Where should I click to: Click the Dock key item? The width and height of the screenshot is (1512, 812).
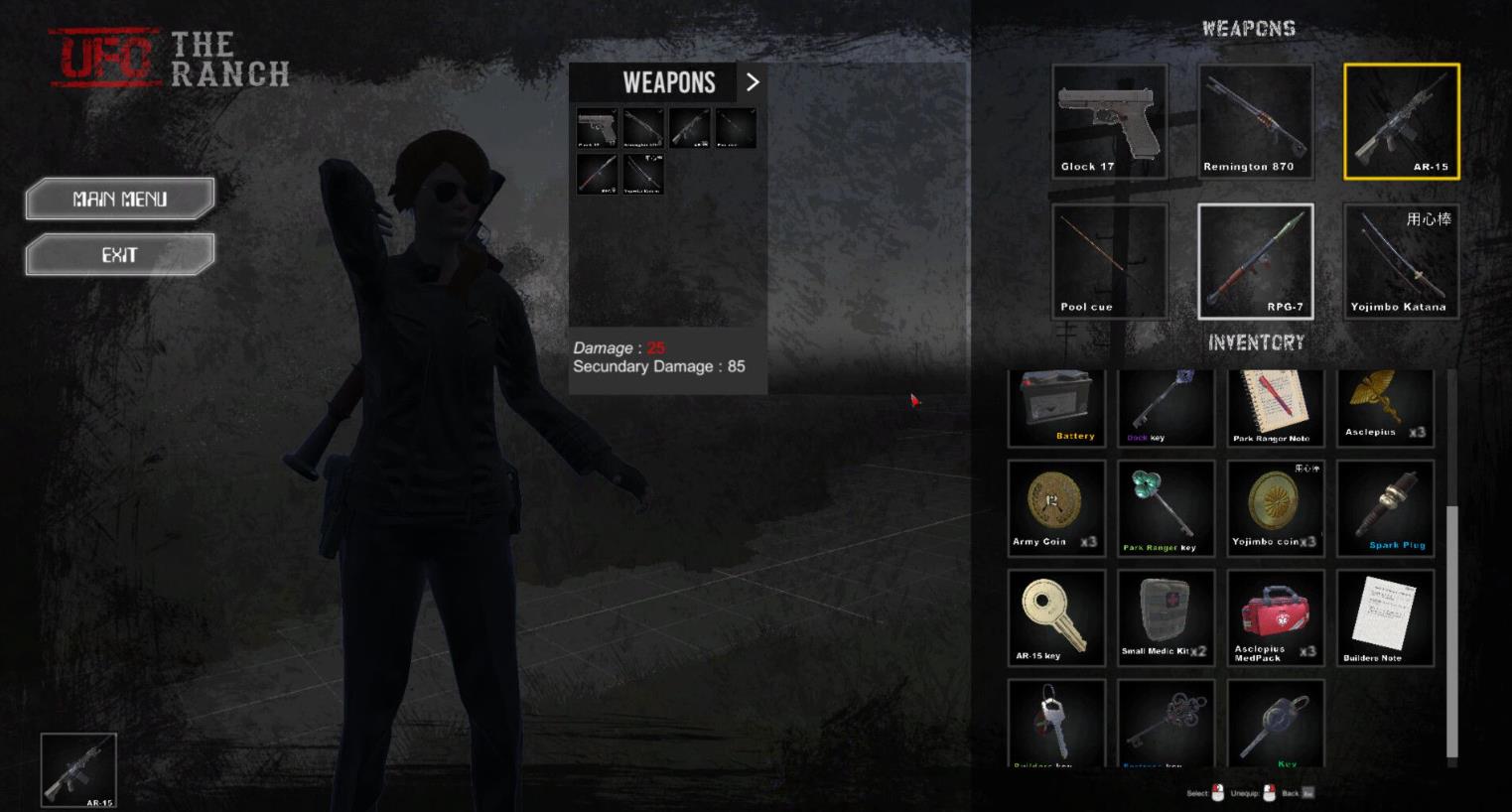click(x=1166, y=408)
